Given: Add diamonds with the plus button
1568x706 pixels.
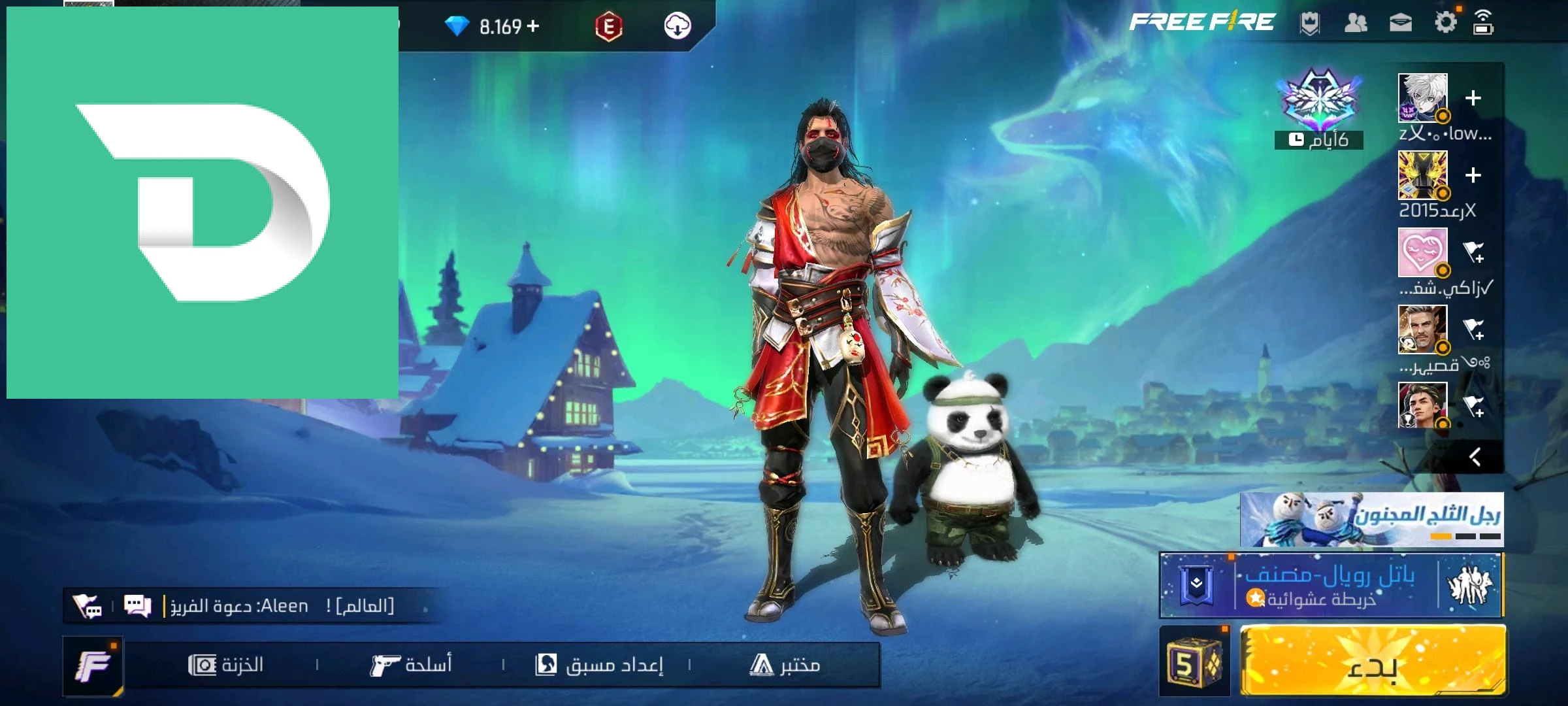Looking at the screenshot, I should point(533,26).
